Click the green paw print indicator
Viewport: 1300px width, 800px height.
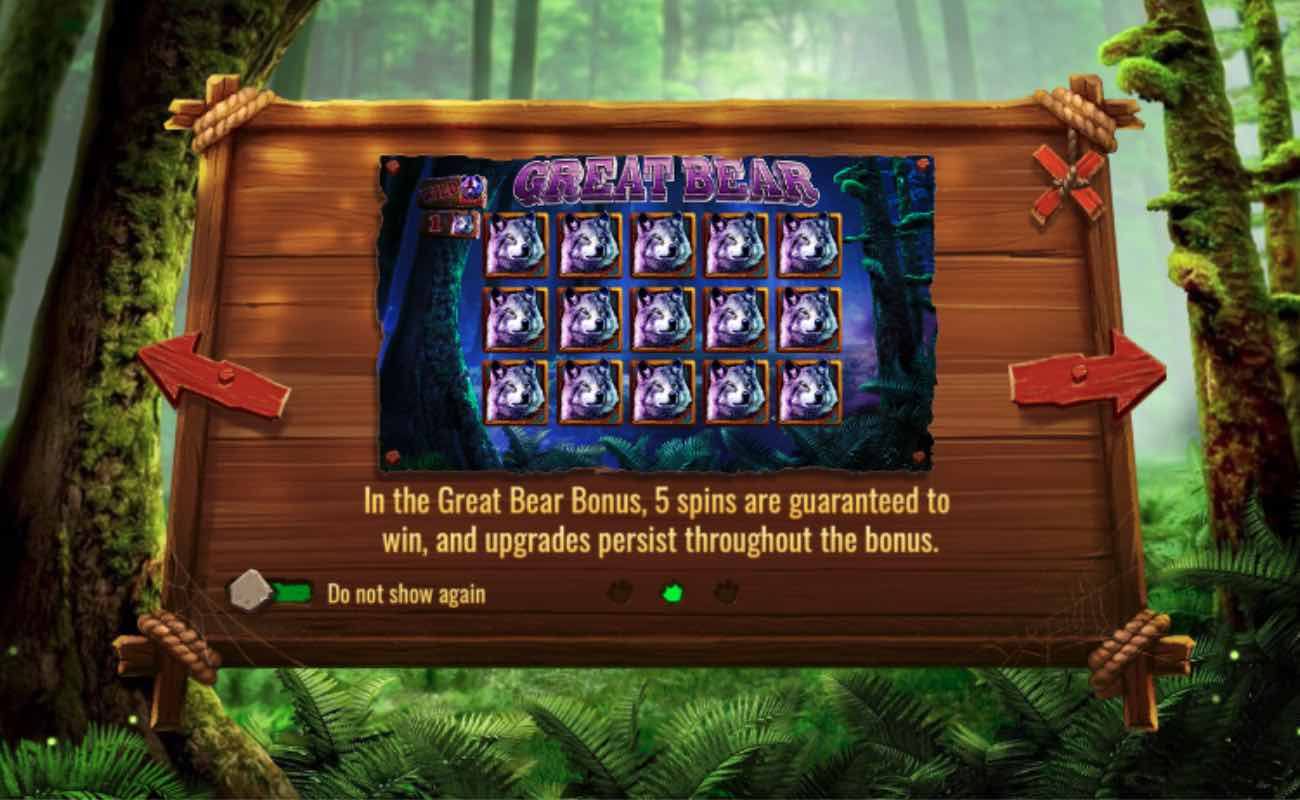674,592
